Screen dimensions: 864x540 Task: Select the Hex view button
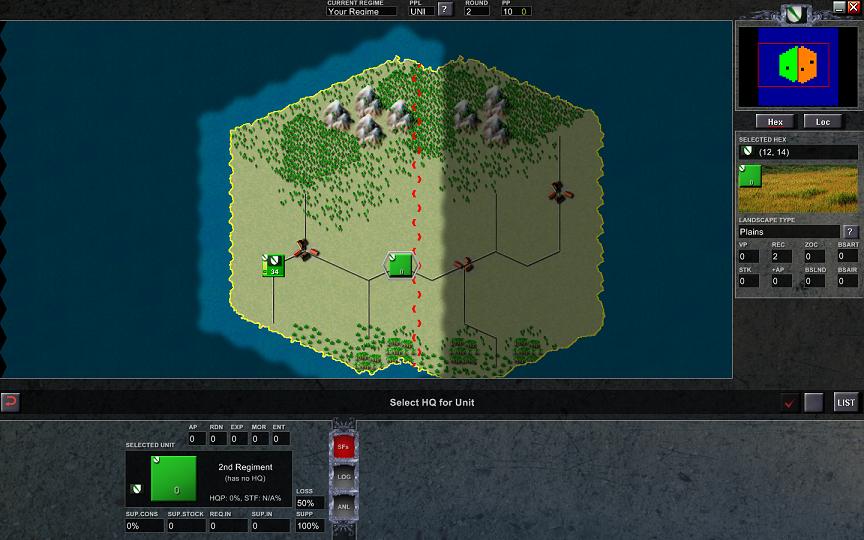click(775, 122)
